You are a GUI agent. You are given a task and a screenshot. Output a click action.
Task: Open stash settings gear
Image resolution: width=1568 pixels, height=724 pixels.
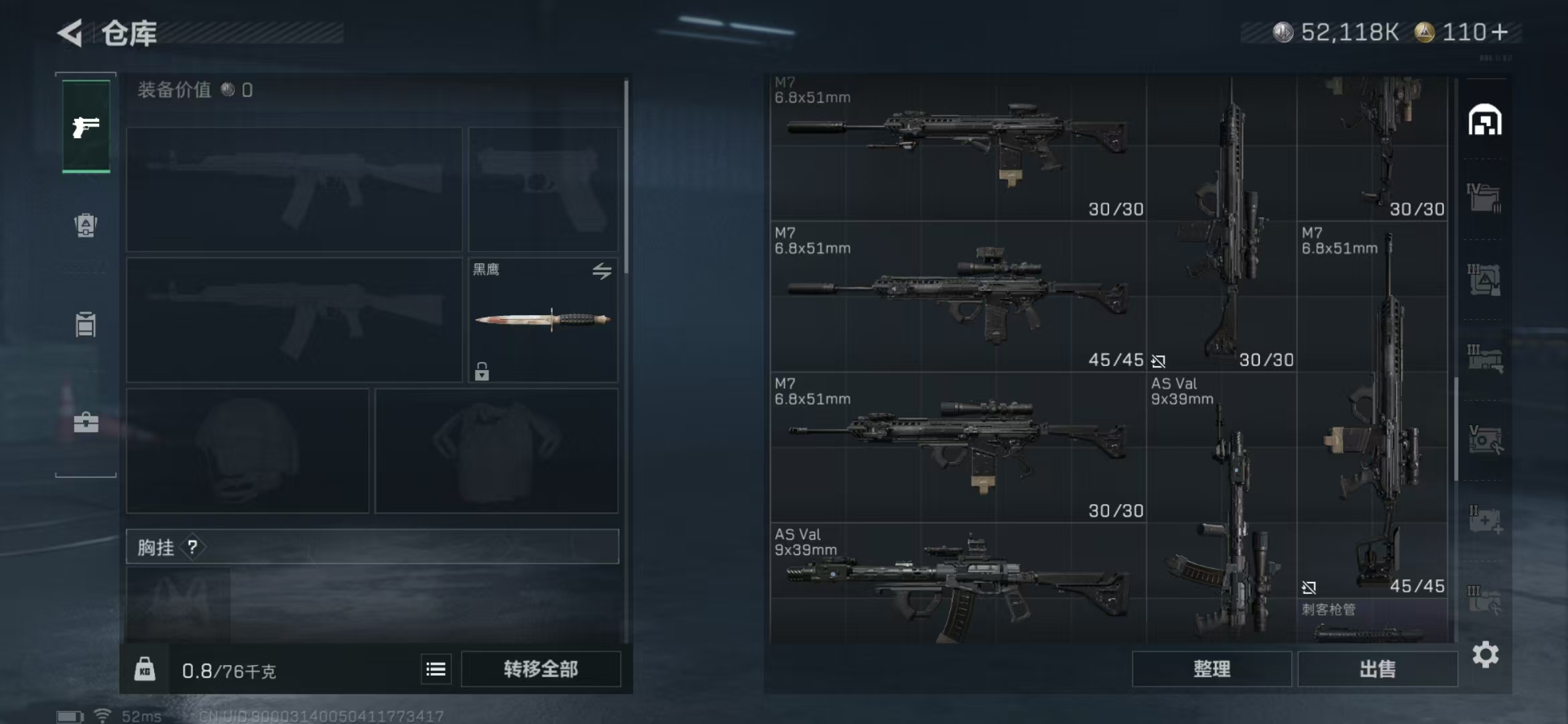1485,654
